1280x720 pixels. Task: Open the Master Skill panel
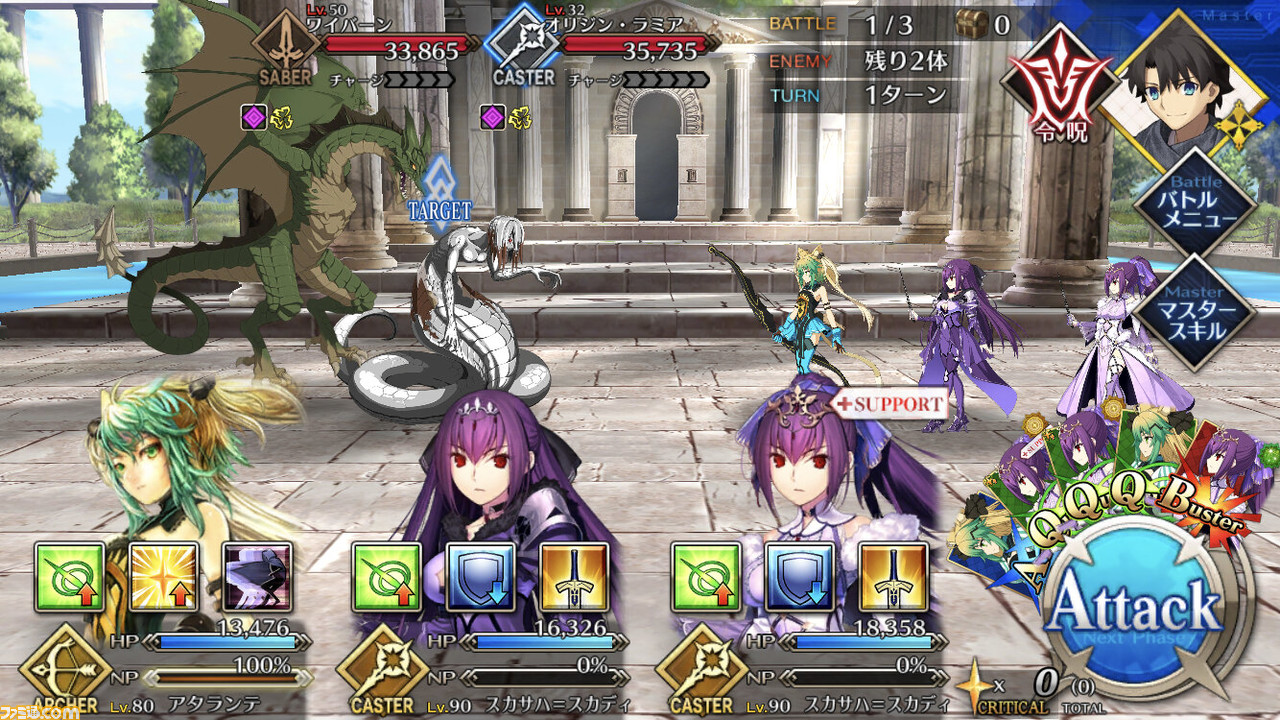[1195, 313]
